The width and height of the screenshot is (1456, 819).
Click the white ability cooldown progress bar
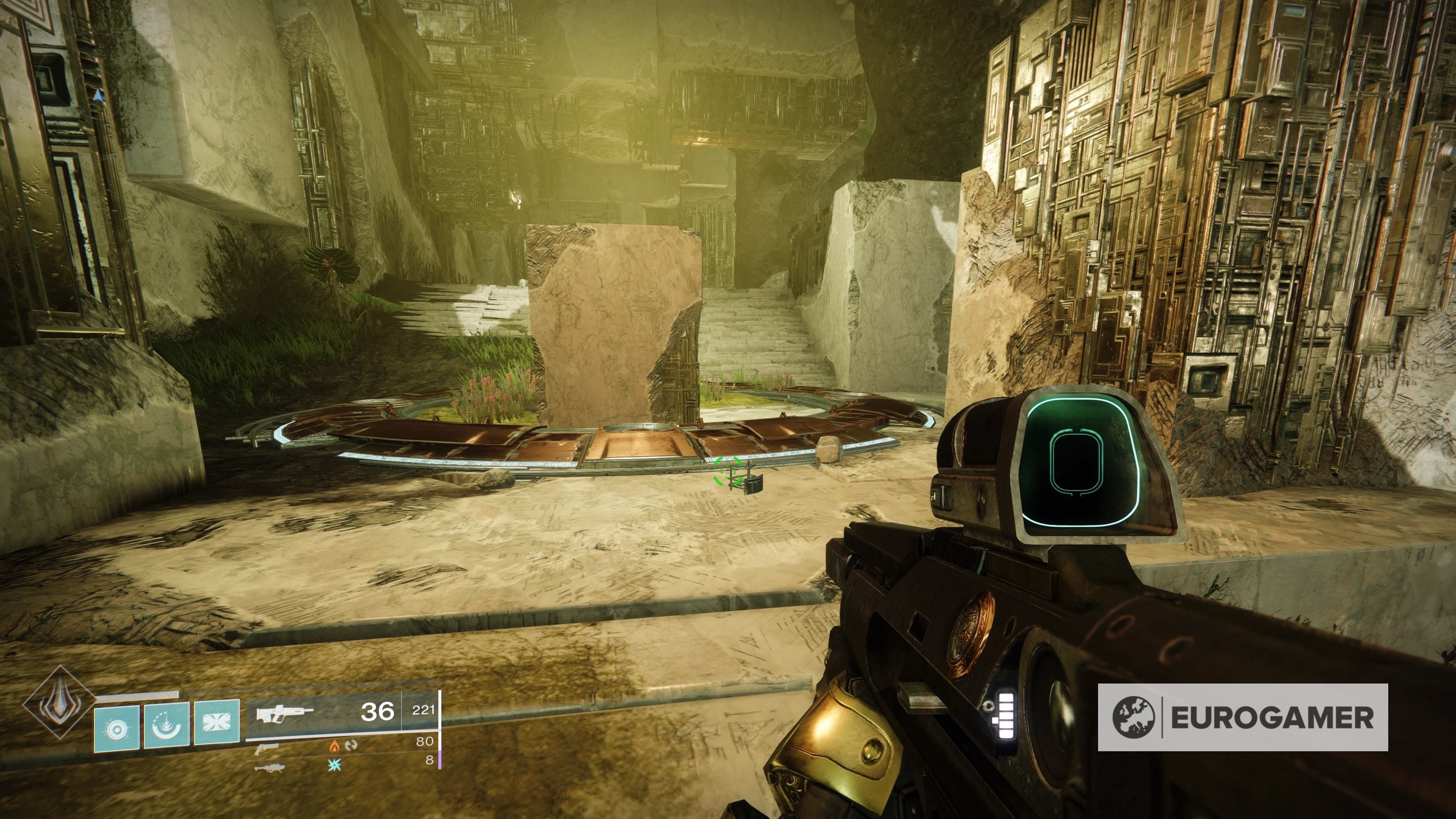[140, 696]
